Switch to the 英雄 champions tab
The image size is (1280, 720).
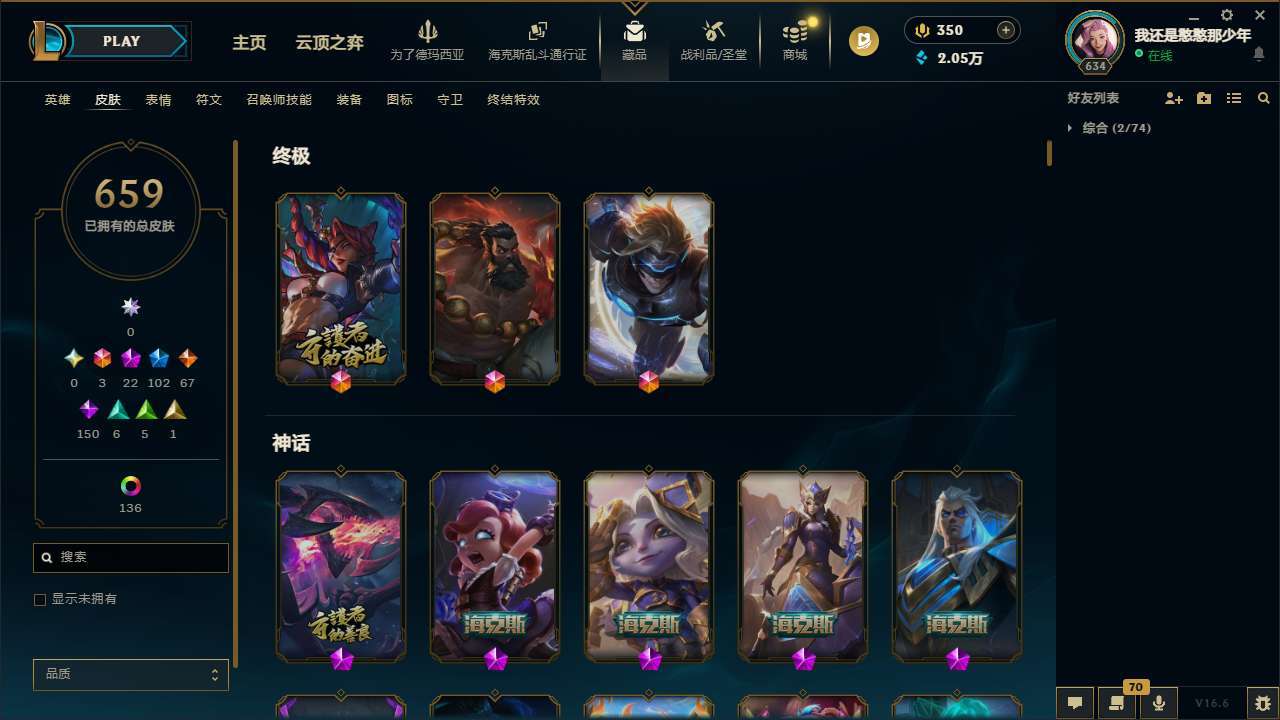[57, 100]
